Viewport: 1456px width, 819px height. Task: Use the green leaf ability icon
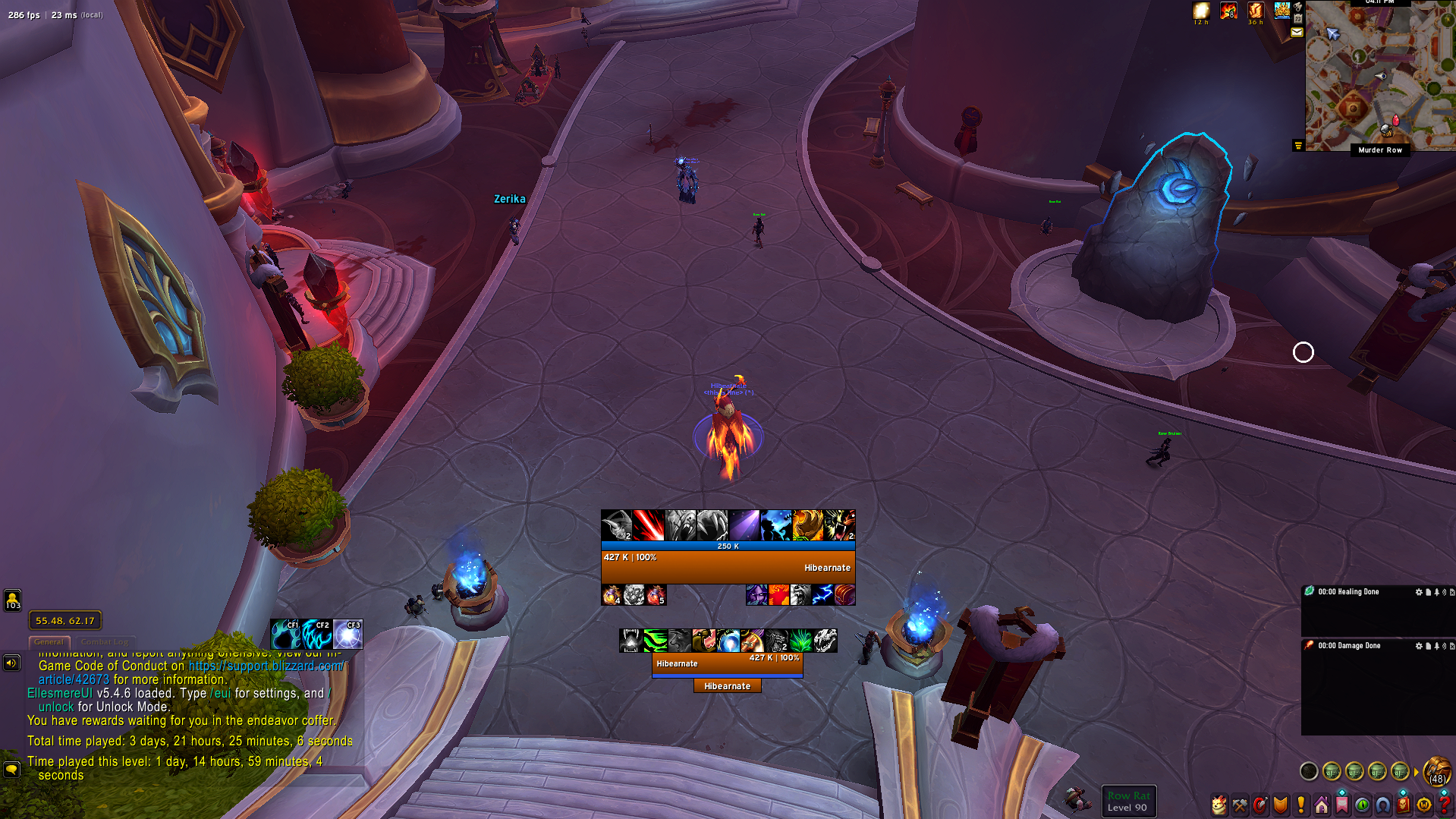[x=801, y=641]
